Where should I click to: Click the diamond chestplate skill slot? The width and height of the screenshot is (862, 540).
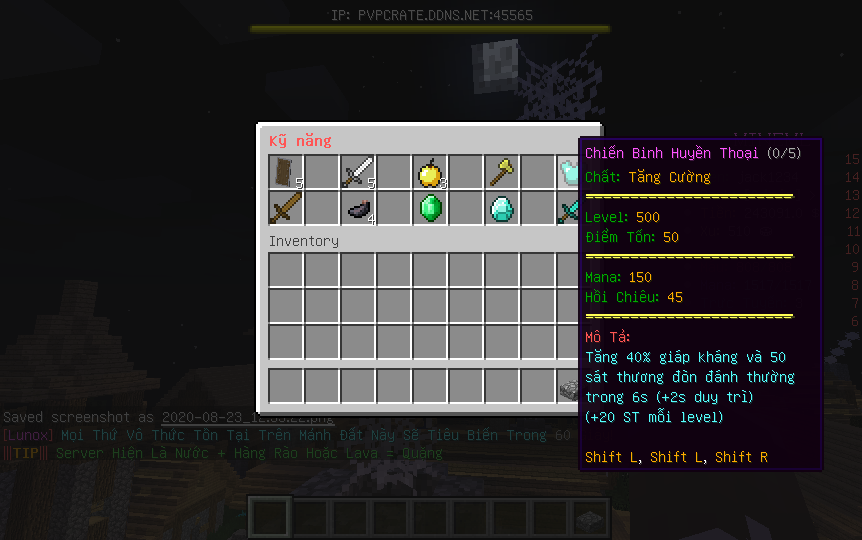(569, 173)
